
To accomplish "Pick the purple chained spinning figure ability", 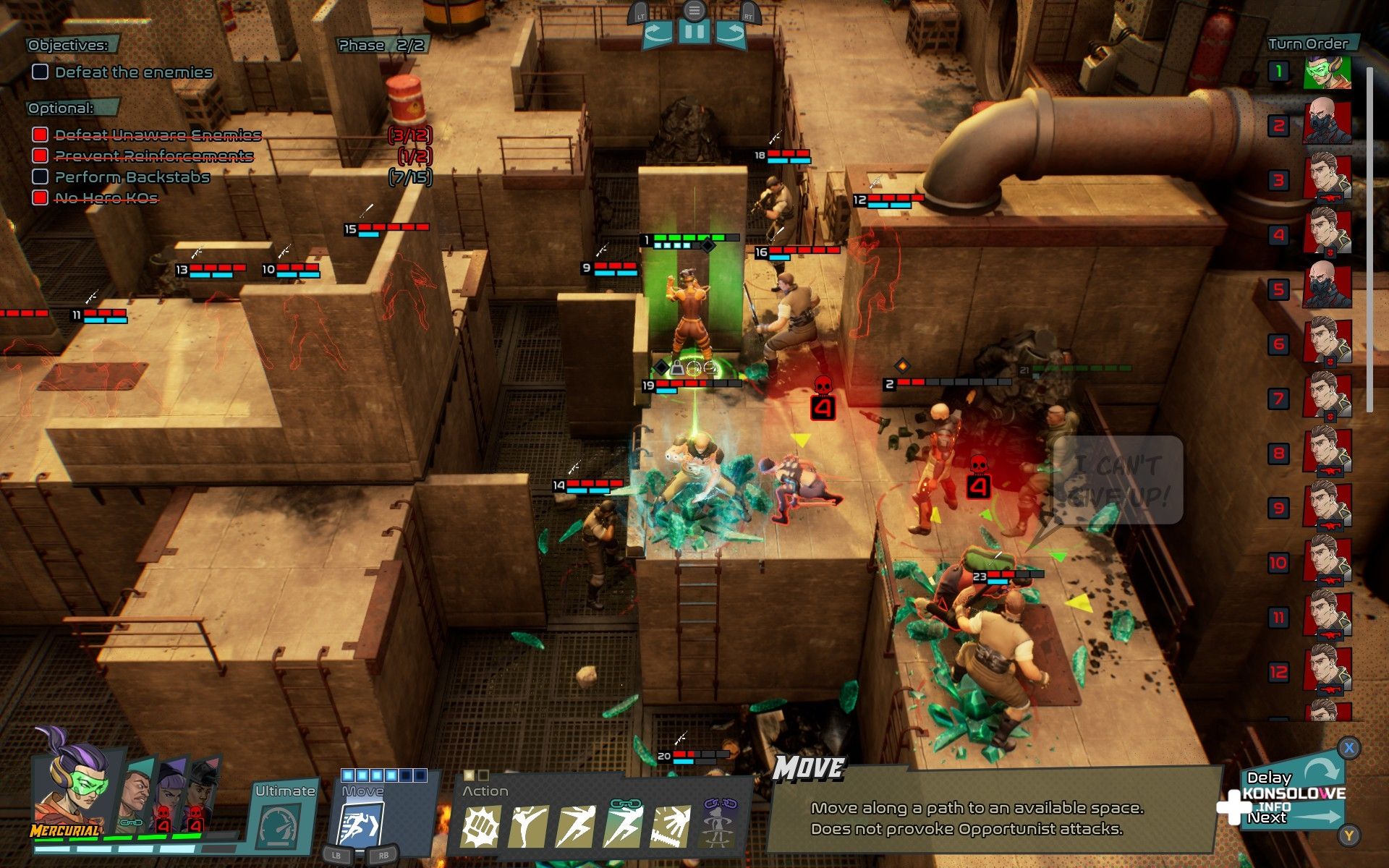I will point(717,827).
